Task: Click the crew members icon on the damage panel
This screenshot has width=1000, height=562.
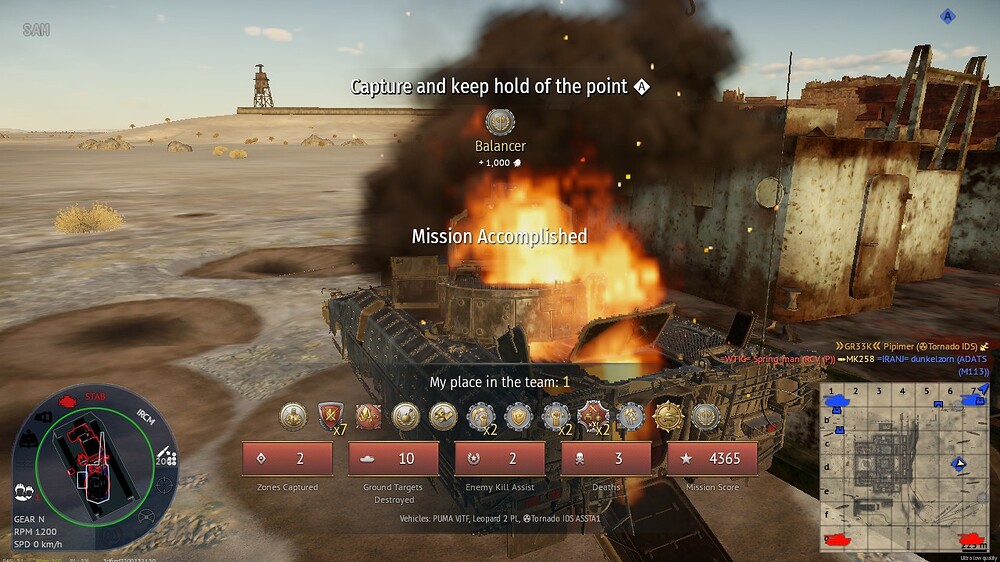Action: 23,491
